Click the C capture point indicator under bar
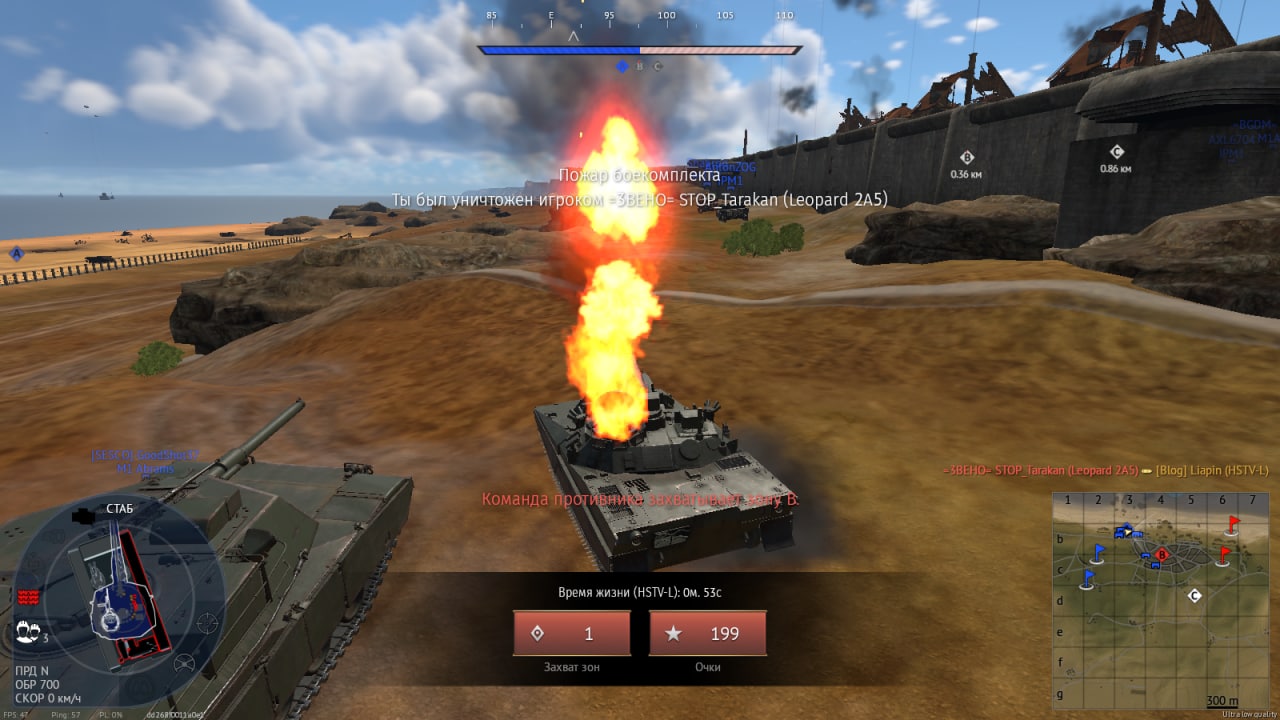The height and width of the screenshot is (720, 1280). coord(658,66)
